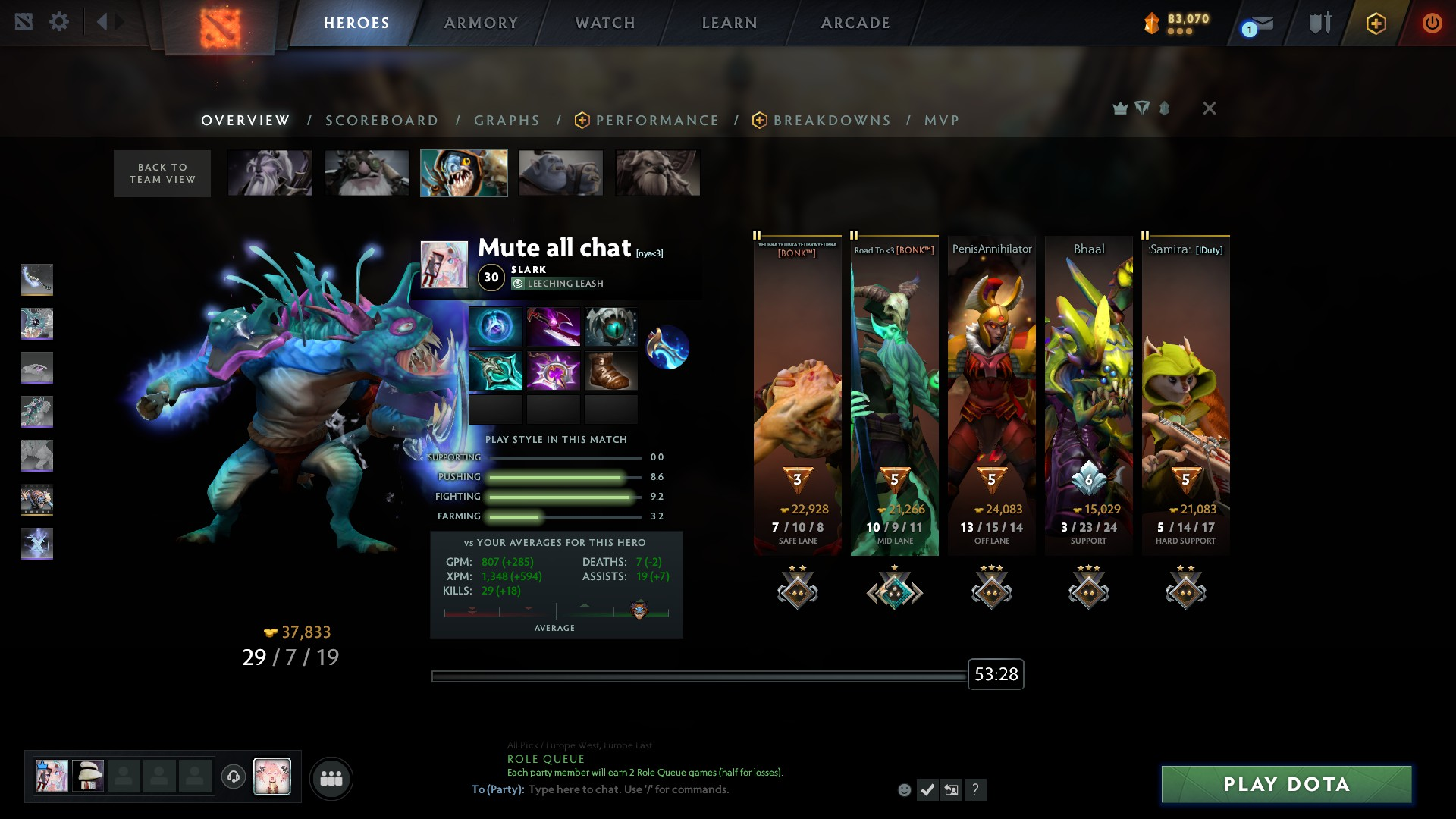Switch to the Watch section
The height and width of the screenshot is (819, 1456).
(605, 23)
